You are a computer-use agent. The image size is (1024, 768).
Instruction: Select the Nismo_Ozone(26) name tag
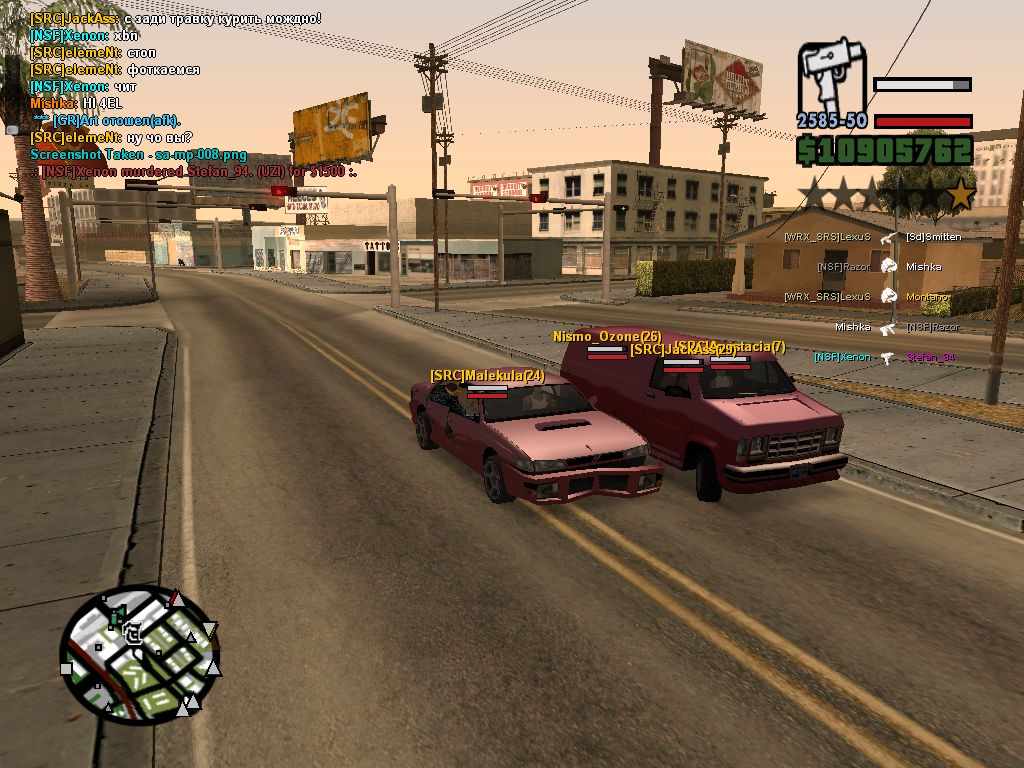click(x=607, y=337)
